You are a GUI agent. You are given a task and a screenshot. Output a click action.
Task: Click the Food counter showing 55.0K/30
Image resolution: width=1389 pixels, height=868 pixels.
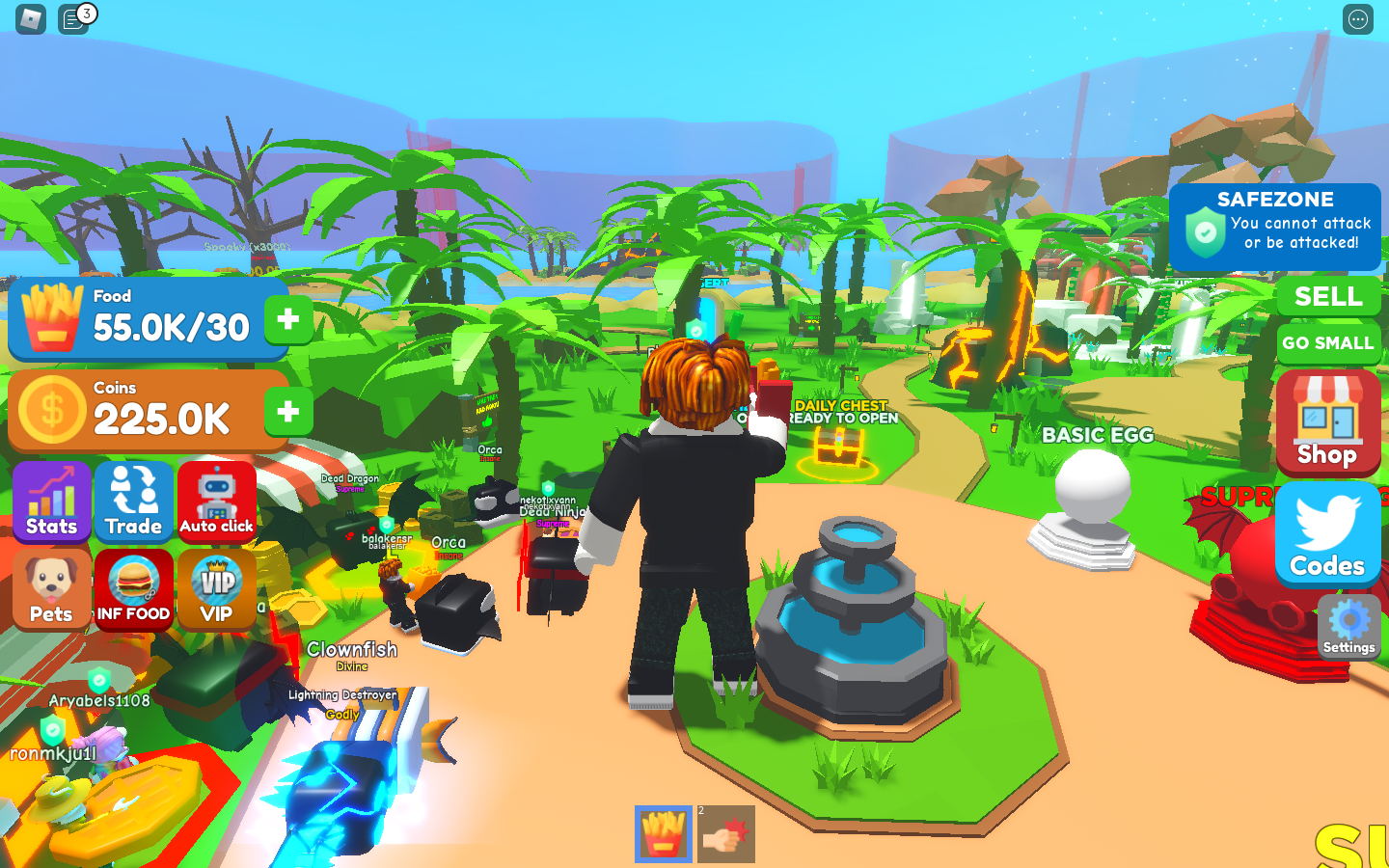(x=145, y=319)
